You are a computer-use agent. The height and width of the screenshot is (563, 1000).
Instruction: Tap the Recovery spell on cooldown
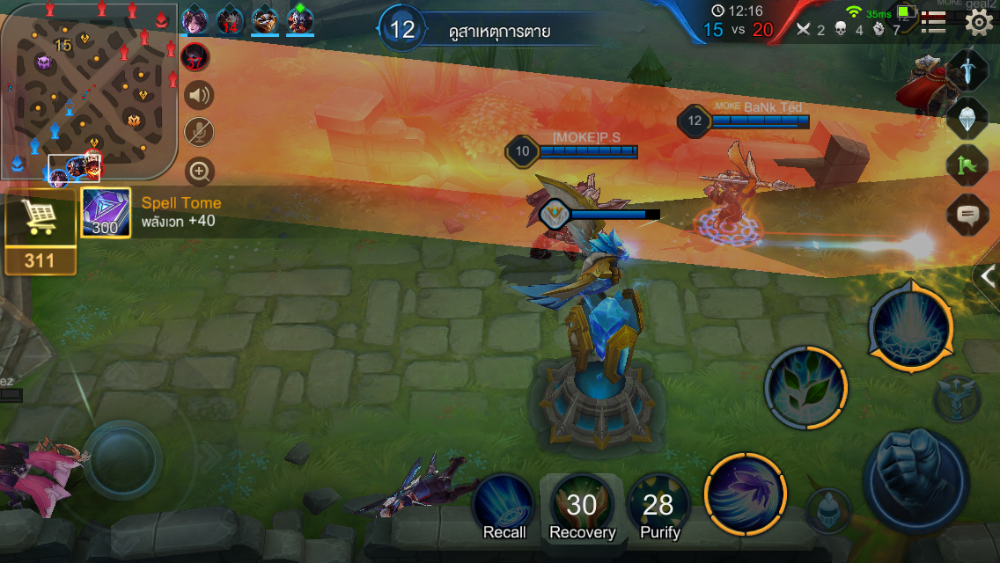click(x=582, y=505)
